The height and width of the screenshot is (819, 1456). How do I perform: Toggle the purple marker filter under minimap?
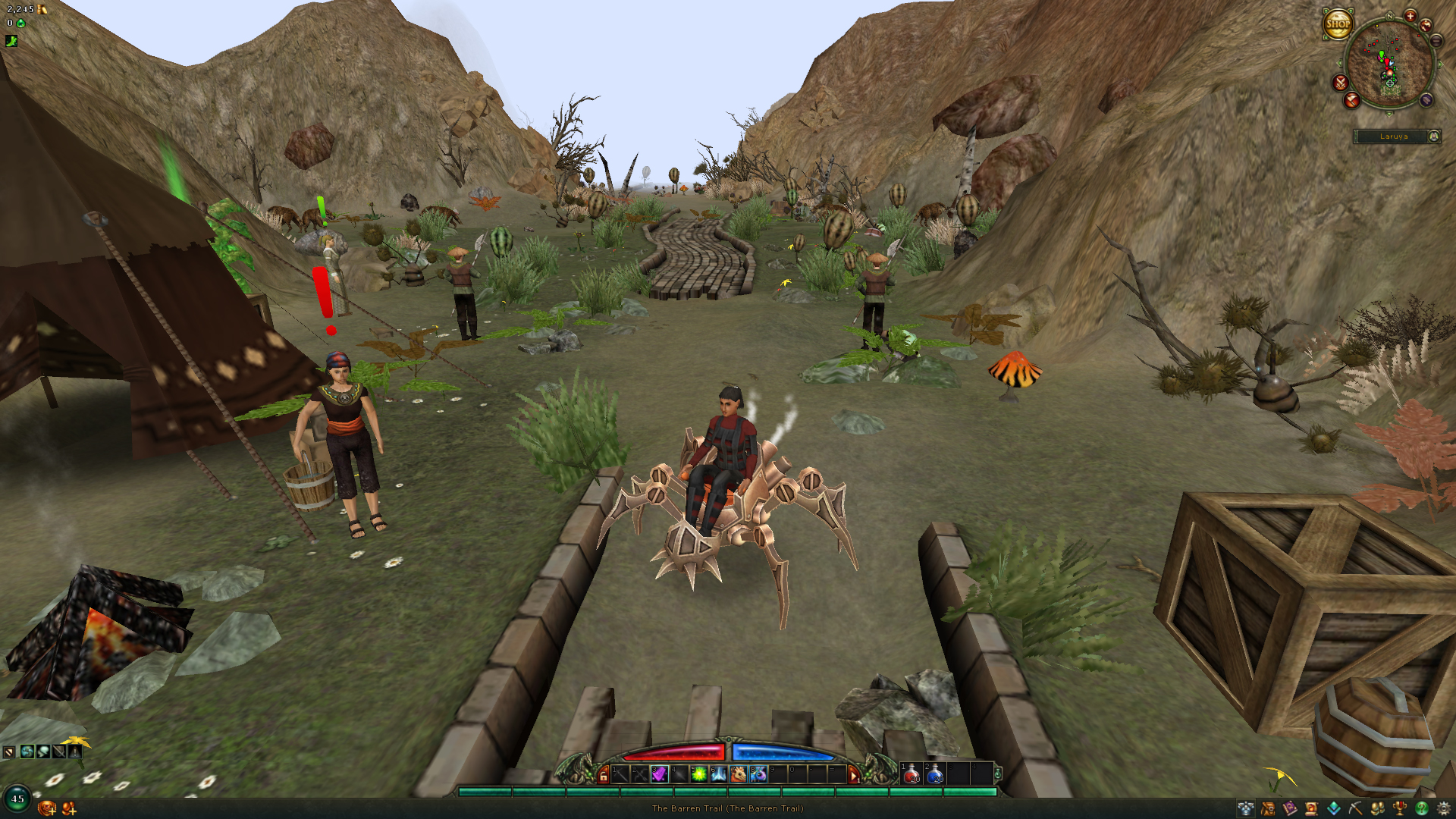point(1426,99)
